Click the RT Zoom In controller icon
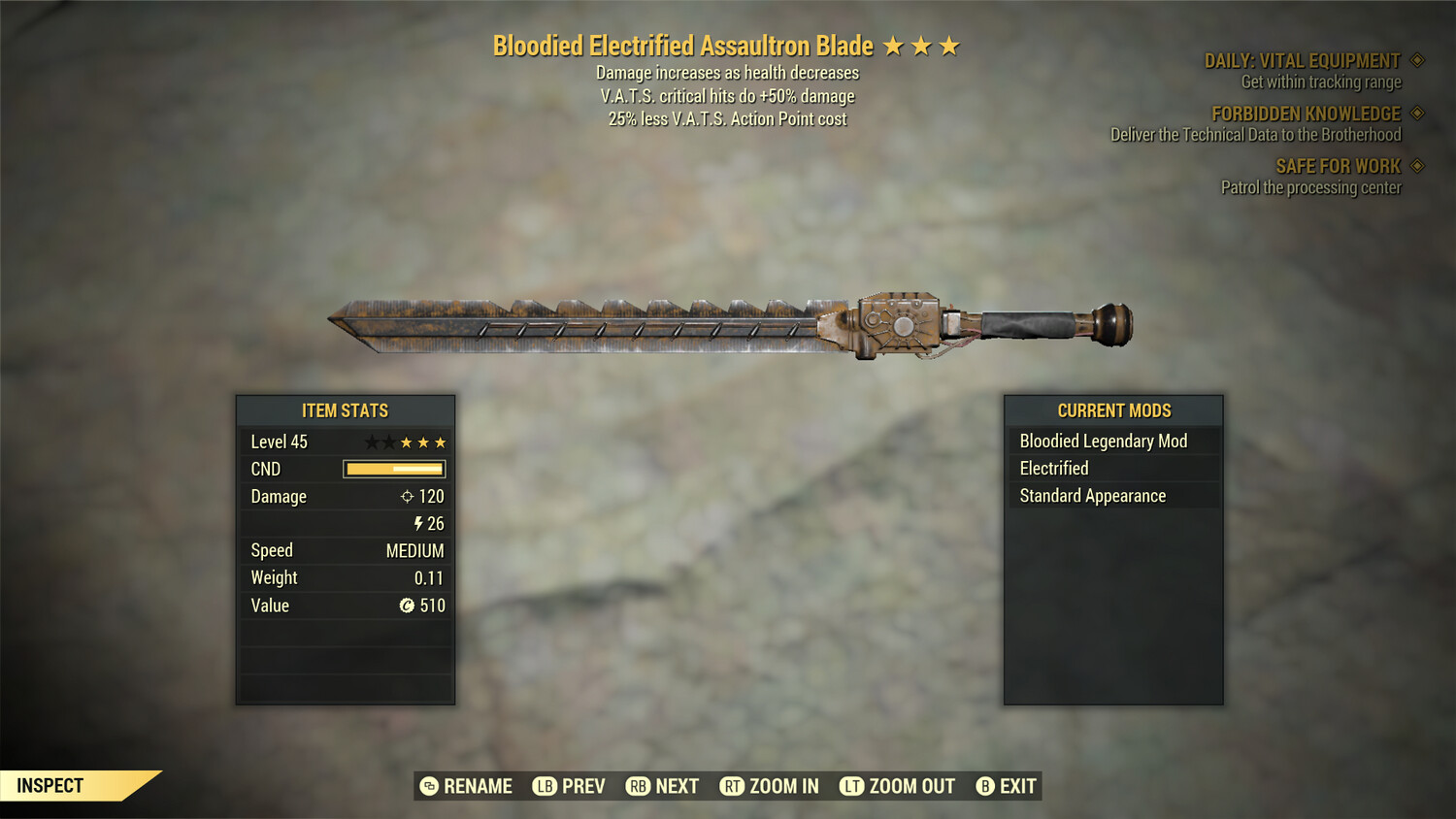 tap(734, 786)
